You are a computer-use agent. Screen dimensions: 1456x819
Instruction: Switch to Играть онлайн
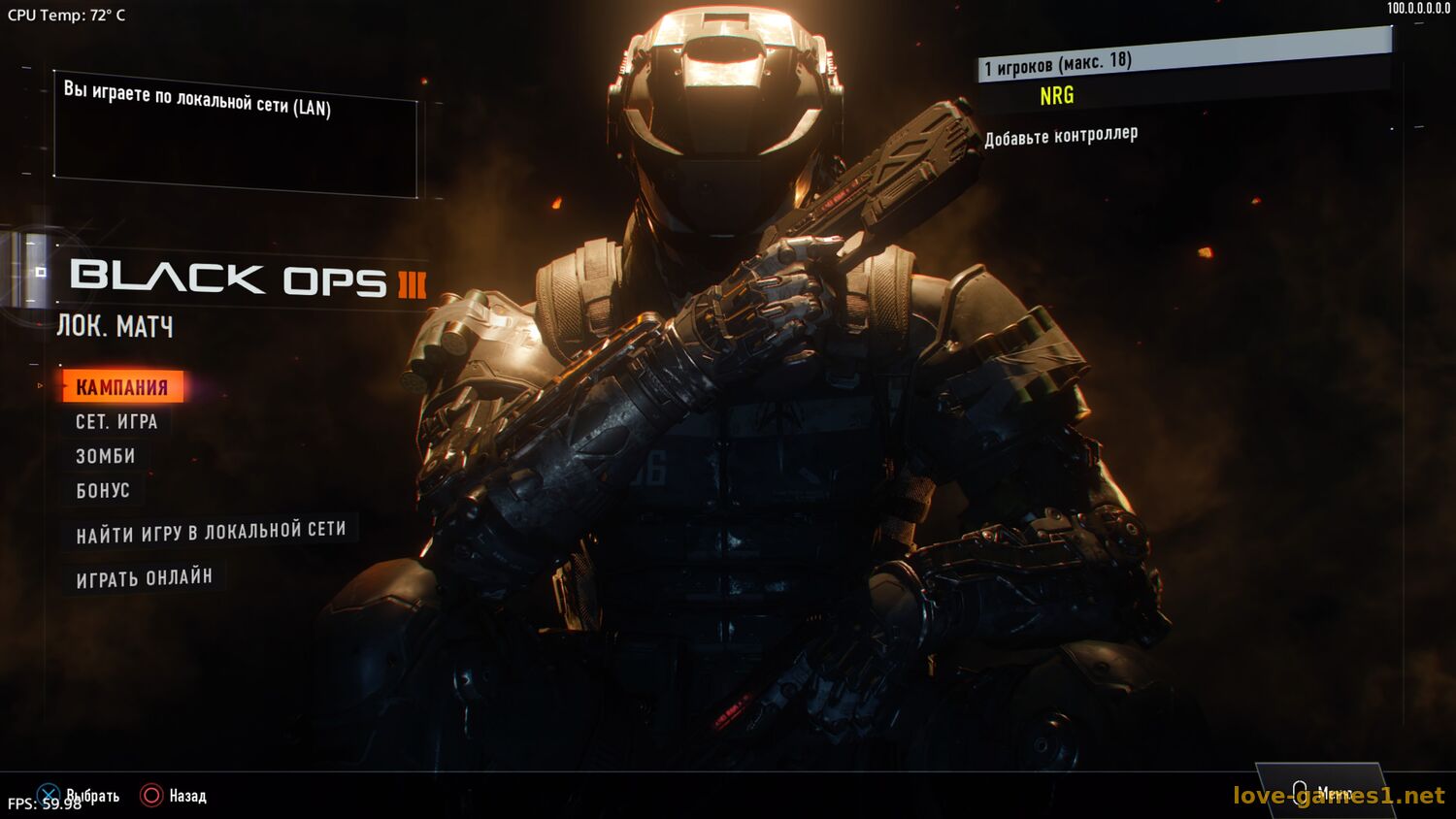(145, 579)
